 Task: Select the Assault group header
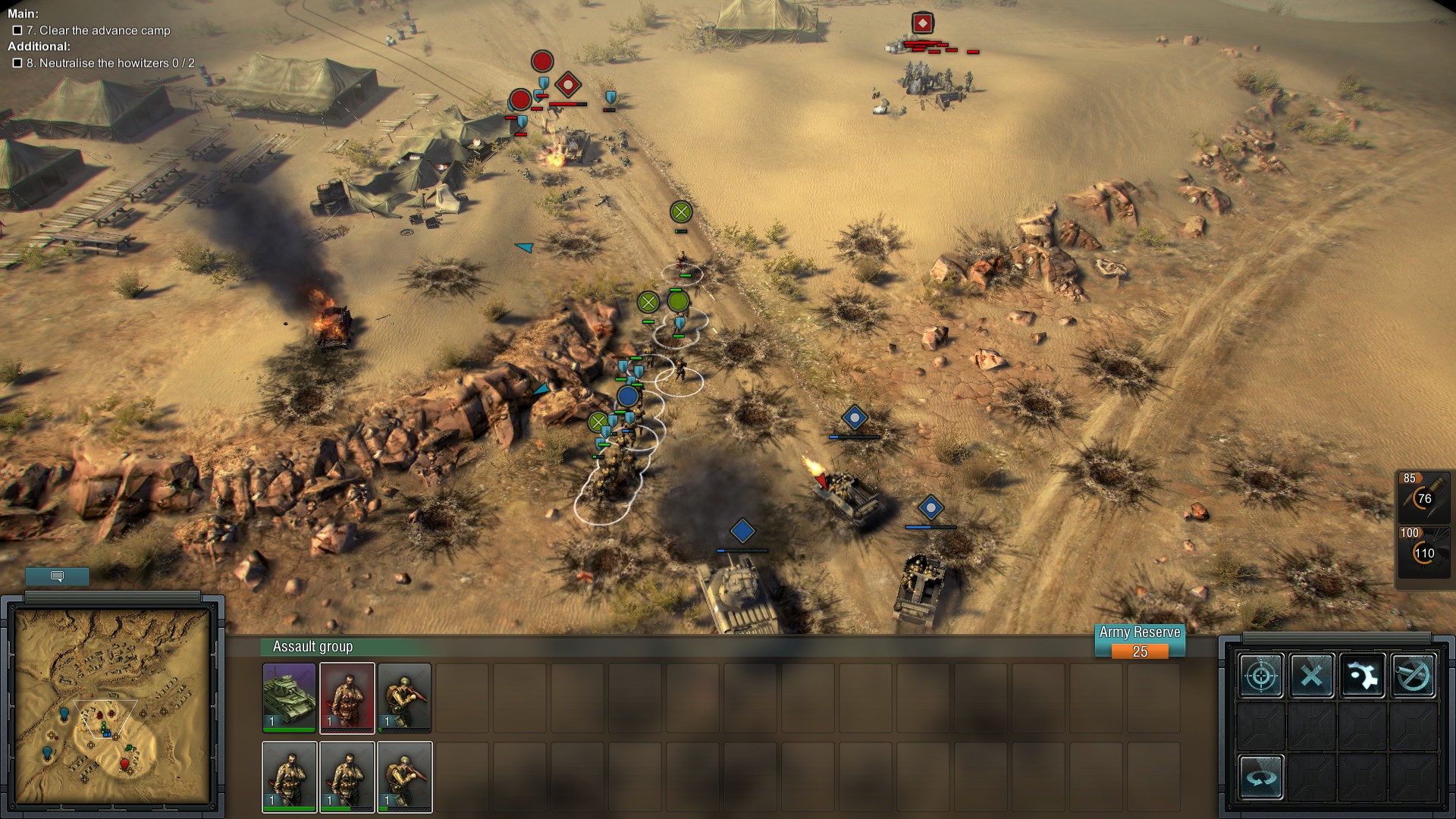[x=312, y=647]
